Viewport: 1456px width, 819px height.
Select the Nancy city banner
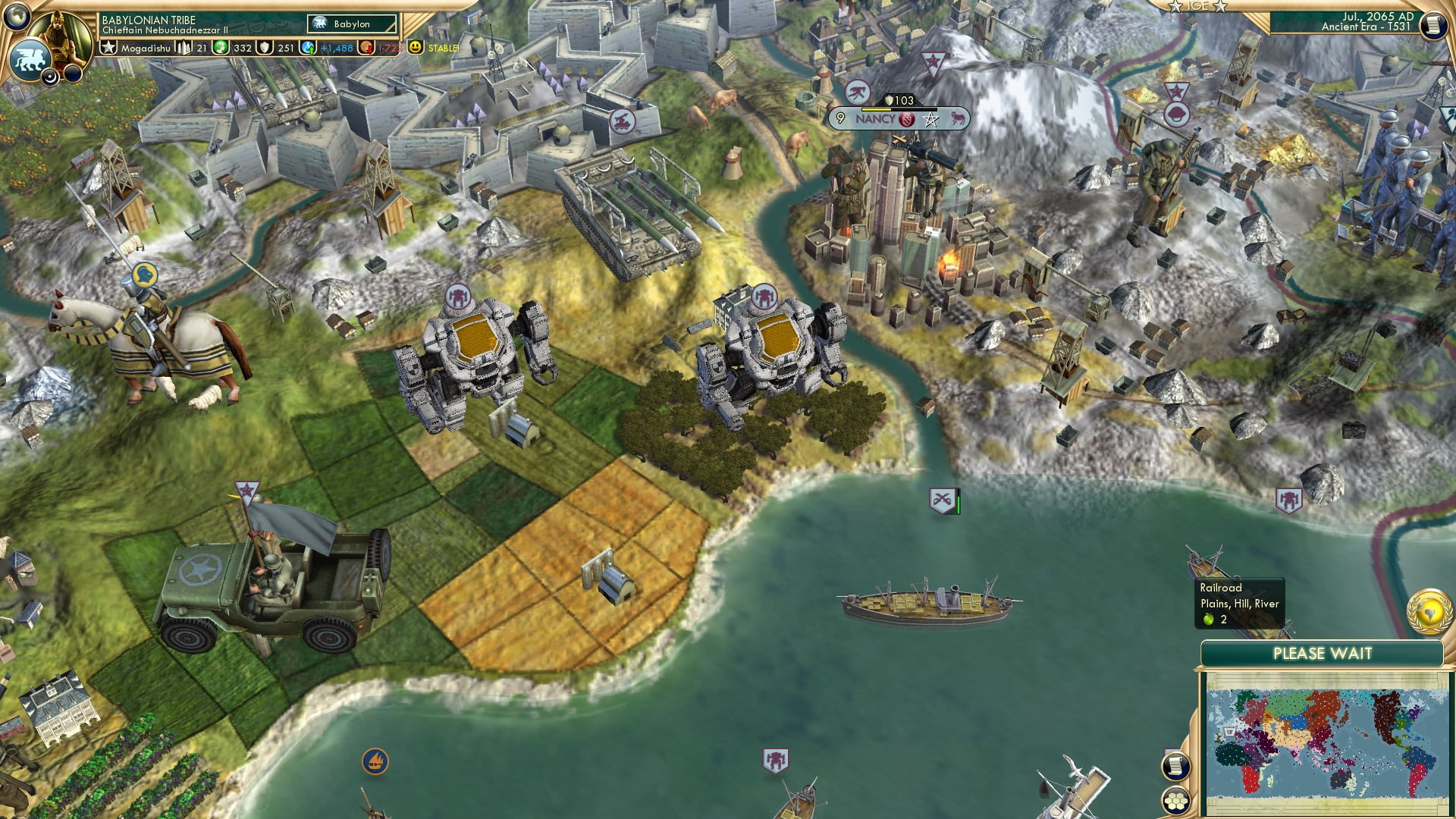[x=876, y=118]
